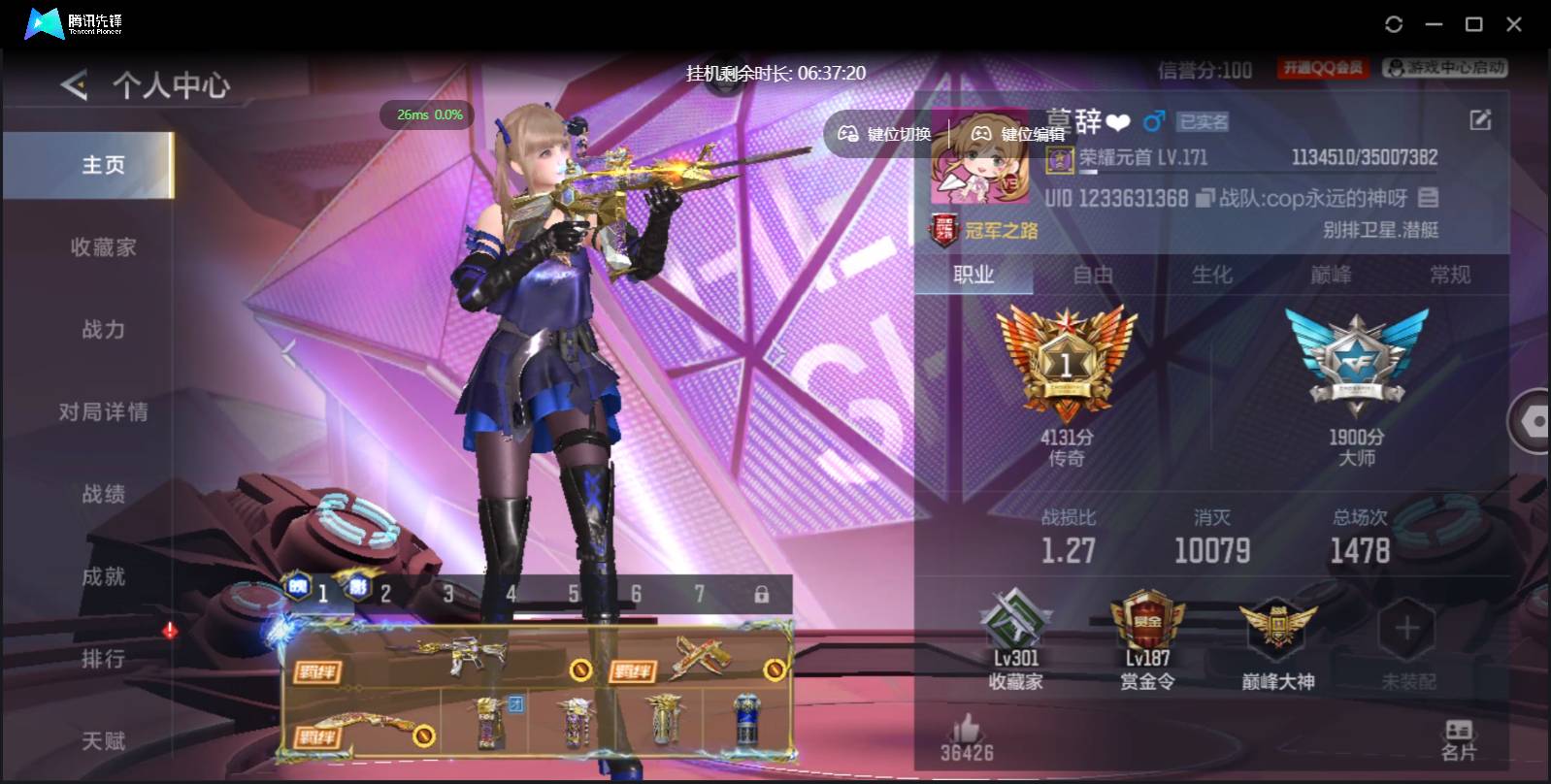Click the 开通QQ会员 button
This screenshot has height=784, width=1551.
[1321, 68]
